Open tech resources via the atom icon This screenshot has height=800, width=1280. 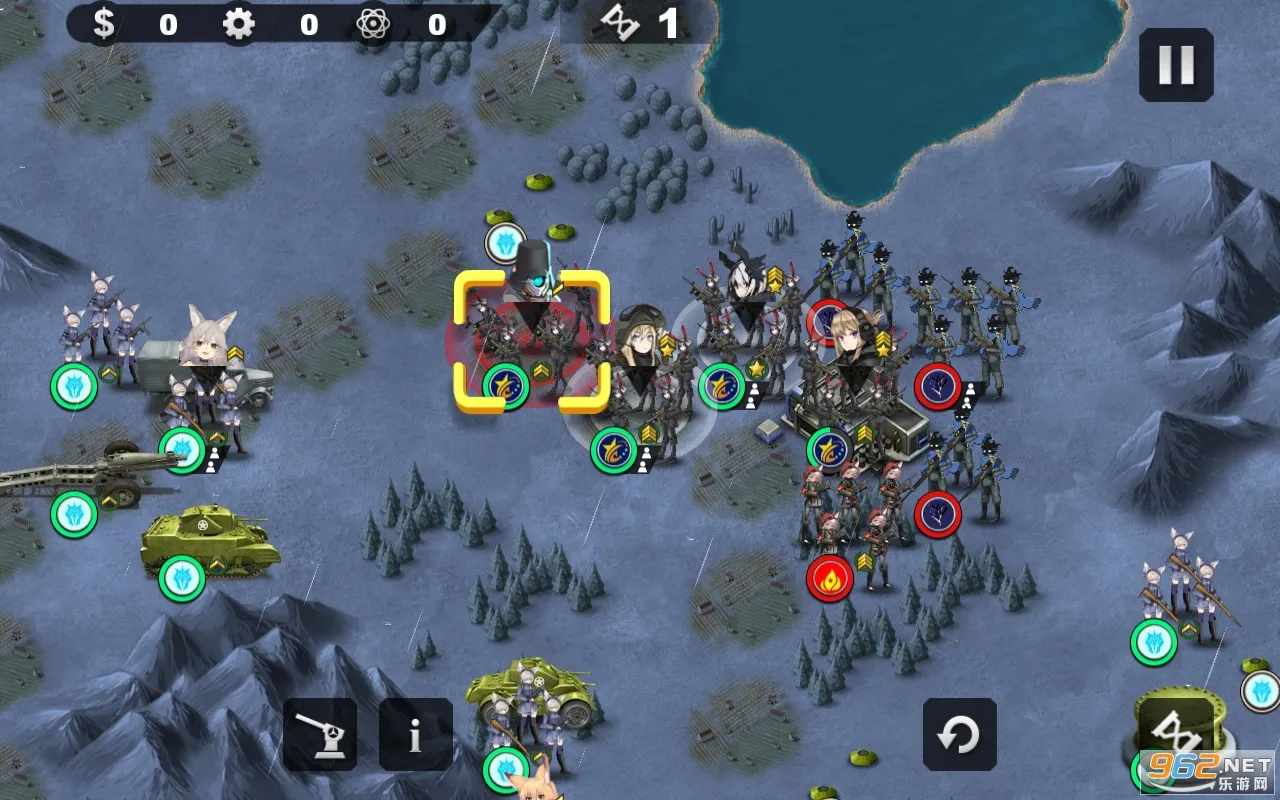pos(370,23)
